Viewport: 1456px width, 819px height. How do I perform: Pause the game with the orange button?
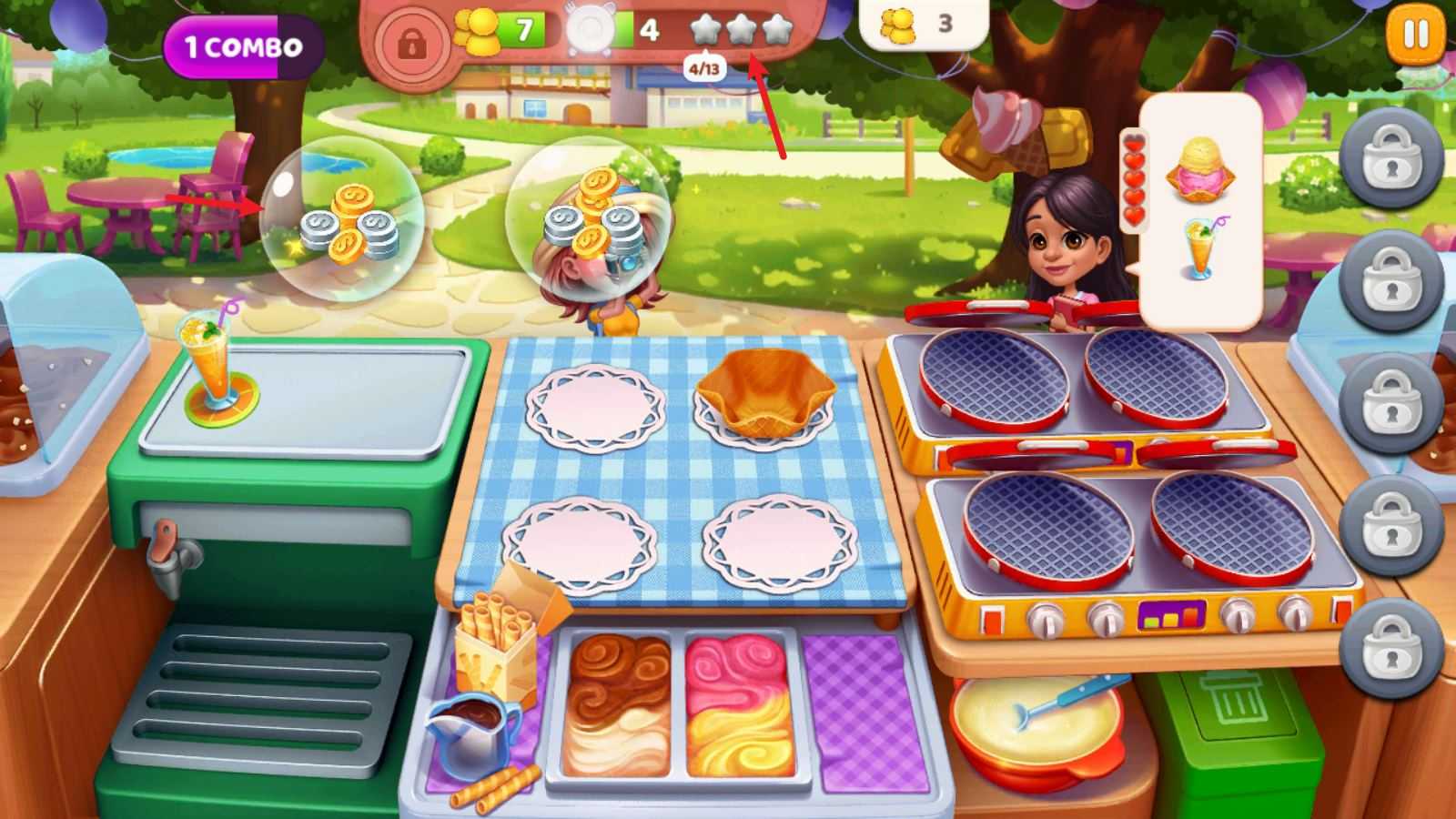1415,36
